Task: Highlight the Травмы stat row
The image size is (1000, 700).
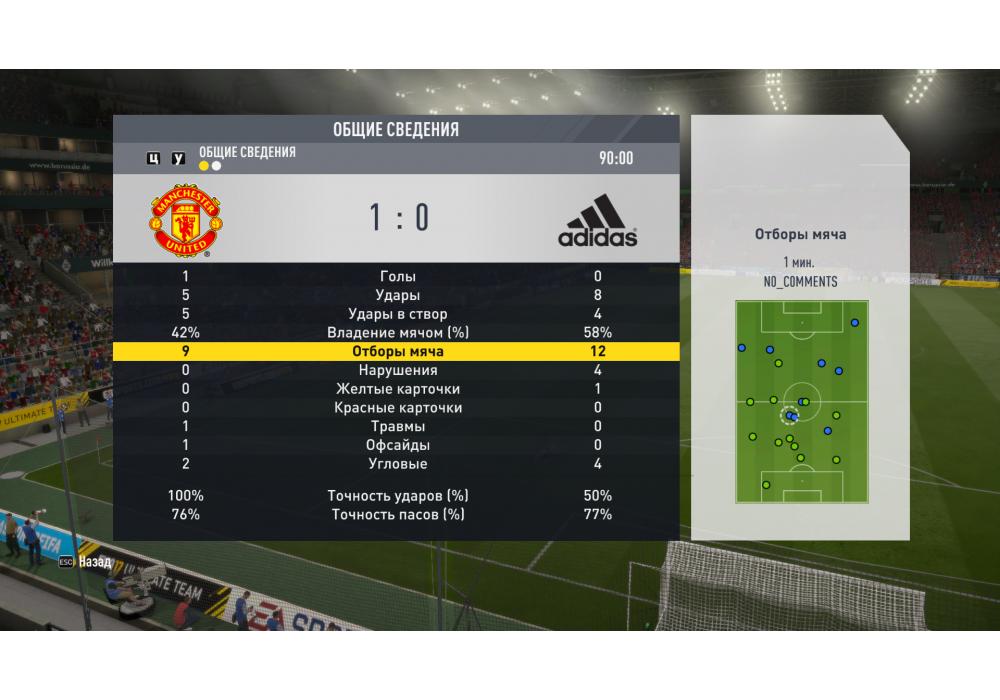Action: pos(397,427)
